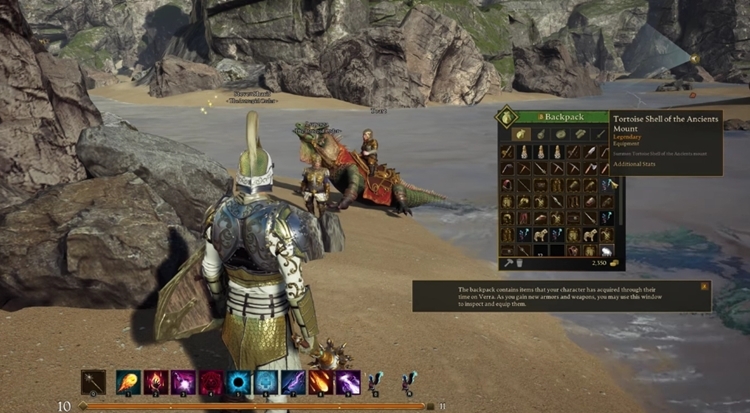Activate the orange meteor streaks ability
This screenshot has width=750, height=413.
[320, 382]
